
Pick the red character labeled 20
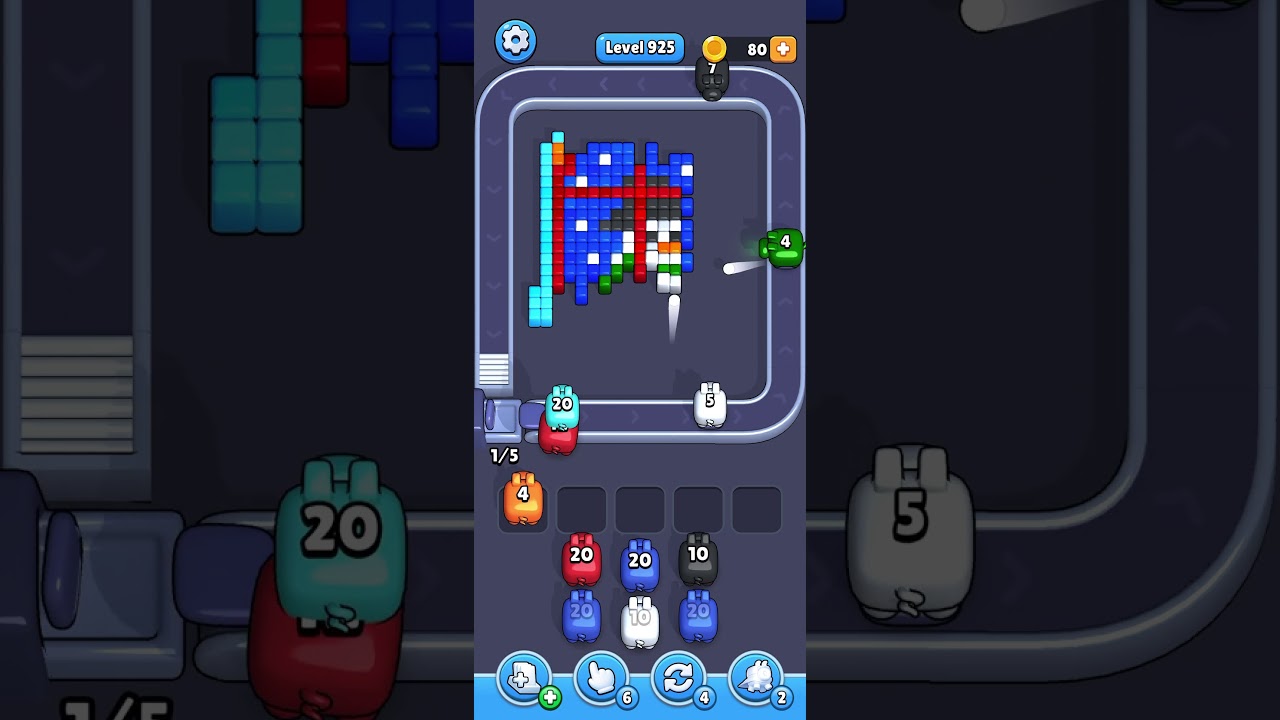click(580, 560)
